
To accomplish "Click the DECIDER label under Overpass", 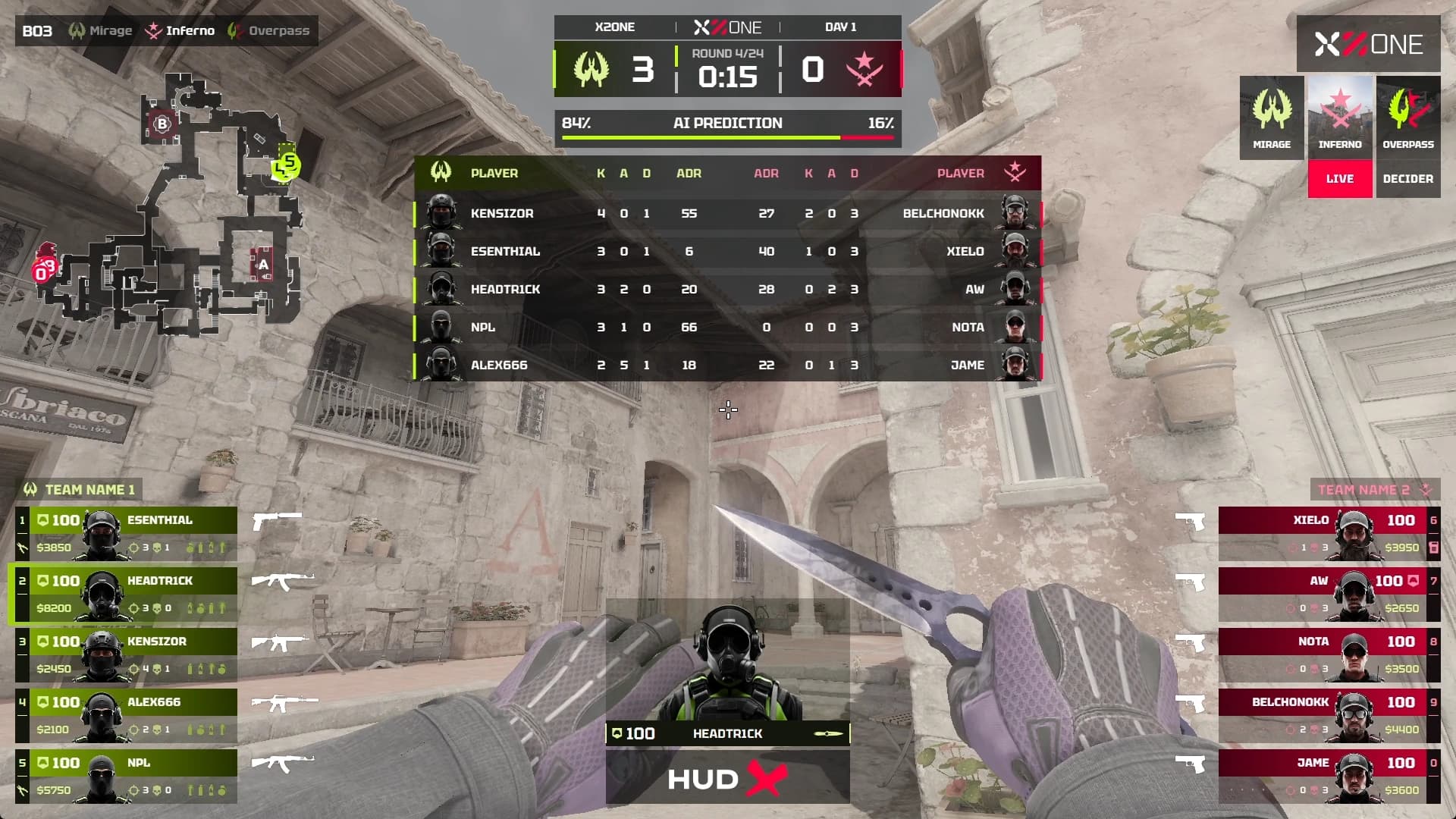I will (1408, 179).
